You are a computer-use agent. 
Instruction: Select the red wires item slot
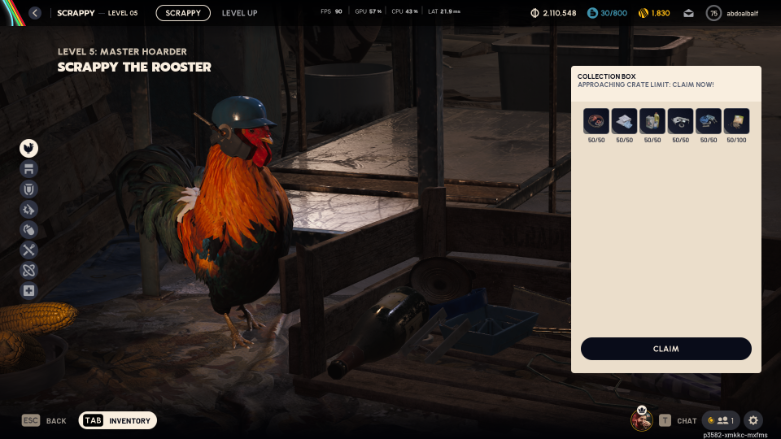point(596,121)
